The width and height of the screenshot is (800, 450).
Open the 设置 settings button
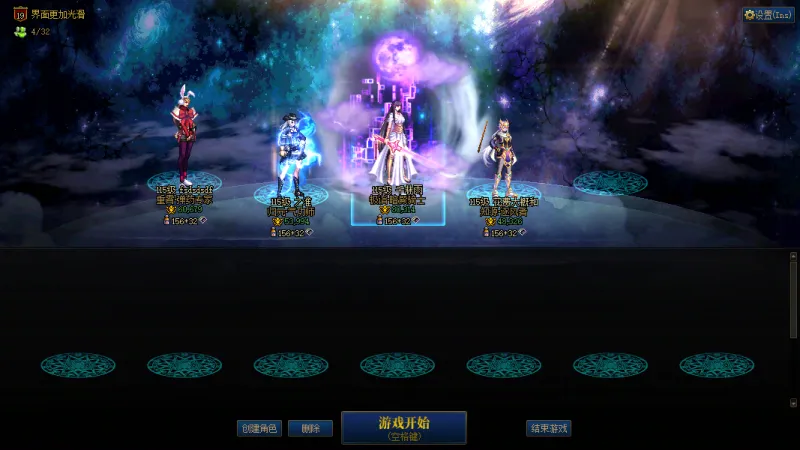pos(768,15)
